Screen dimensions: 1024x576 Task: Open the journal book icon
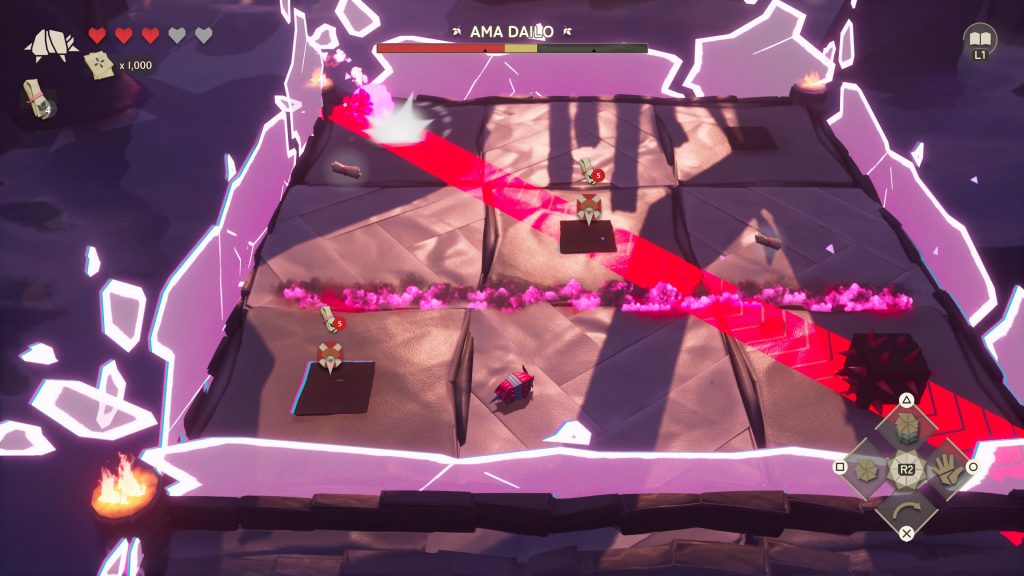coord(980,39)
